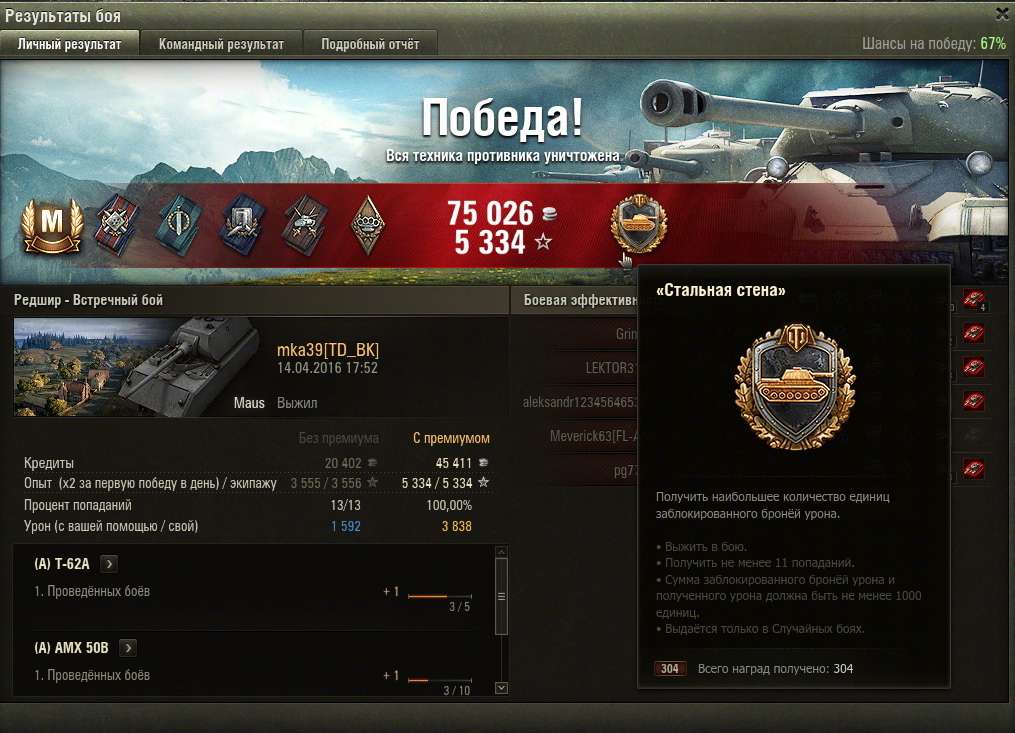Close the battle results window

(1002, 14)
